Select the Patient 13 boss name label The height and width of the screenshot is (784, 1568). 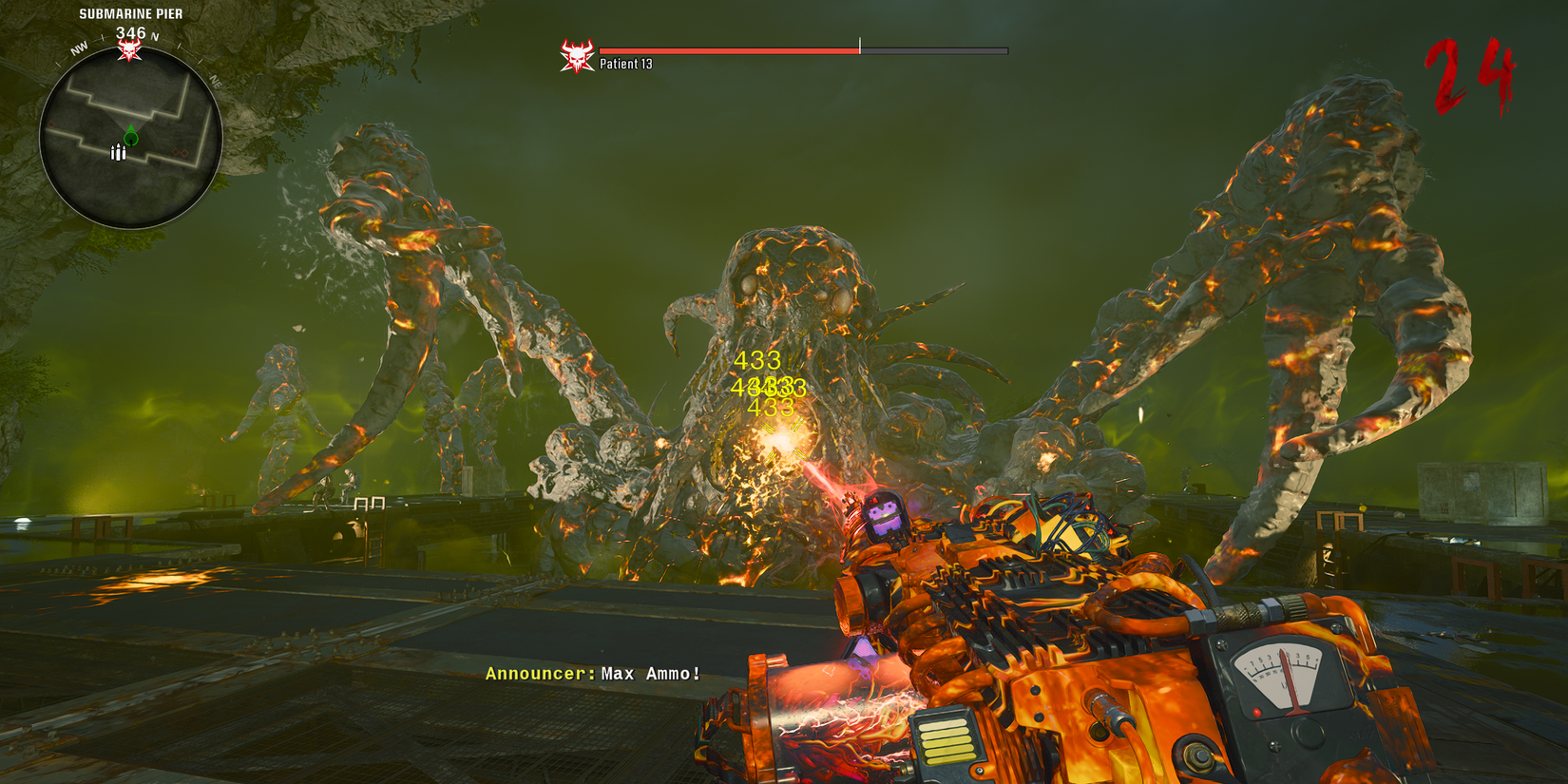[625, 63]
